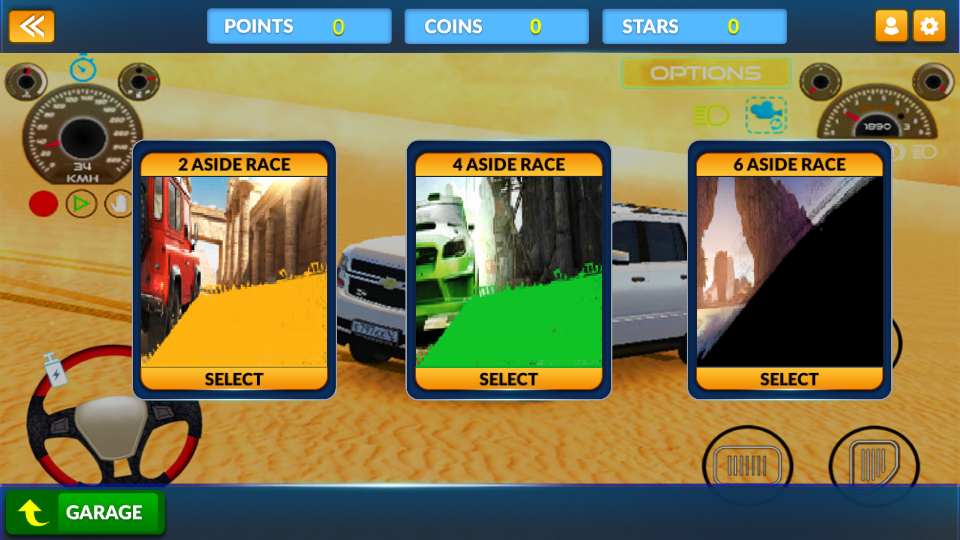The image size is (960, 540).
Task: Choose the red jeep race thumbnail
Action: point(234,271)
